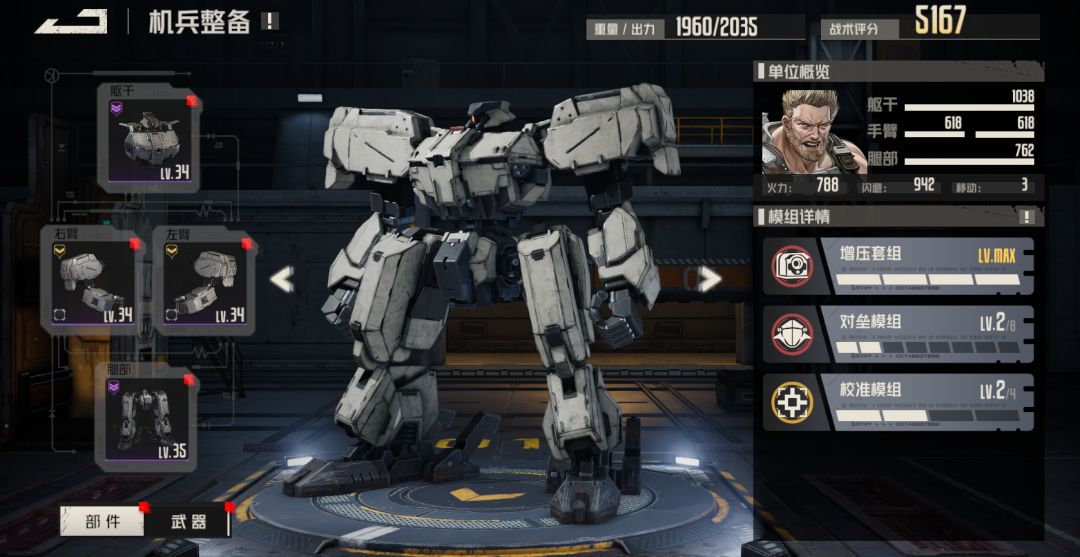This screenshot has width=1080, height=557.
Task: Switch to the 部件 parts tab
Action: point(103,521)
